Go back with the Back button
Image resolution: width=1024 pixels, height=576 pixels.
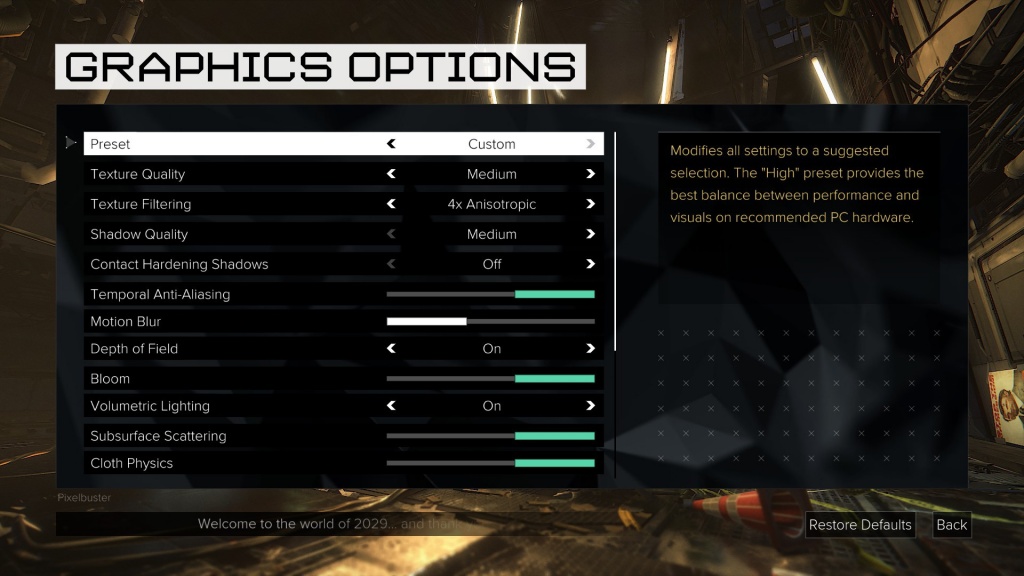point(952,525)
